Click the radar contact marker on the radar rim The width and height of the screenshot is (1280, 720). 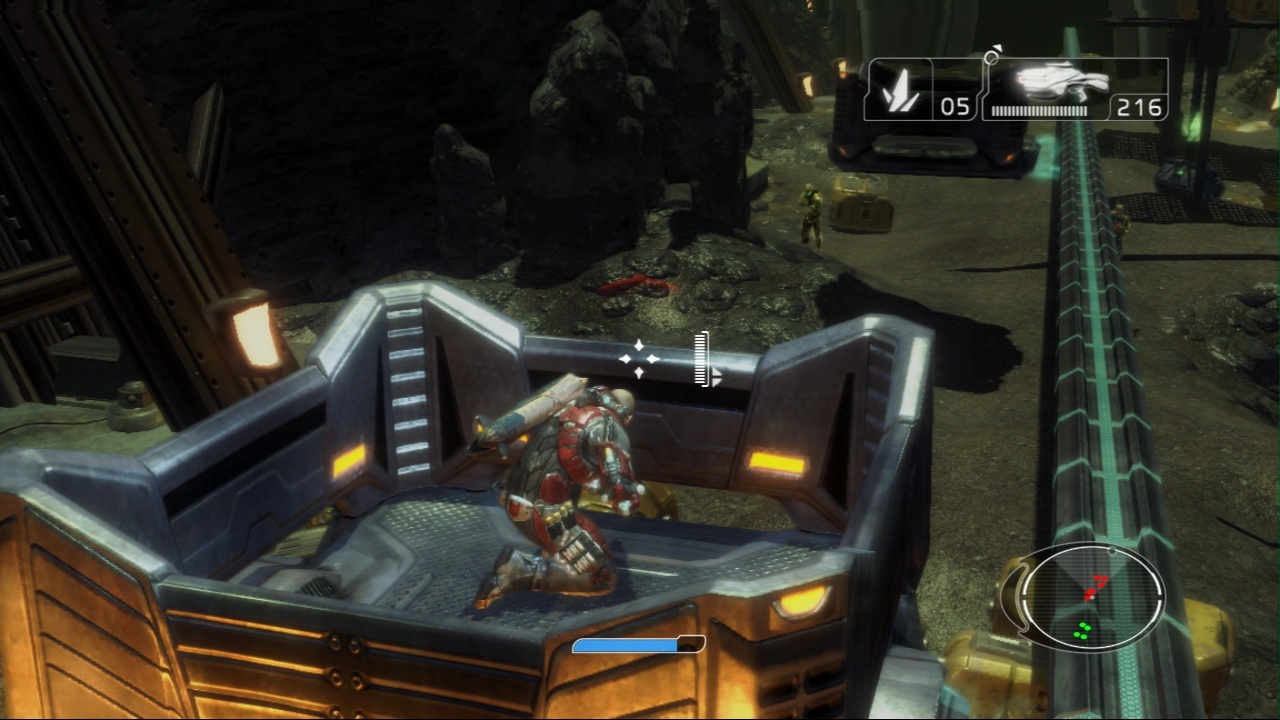(x=1110, y=550)
